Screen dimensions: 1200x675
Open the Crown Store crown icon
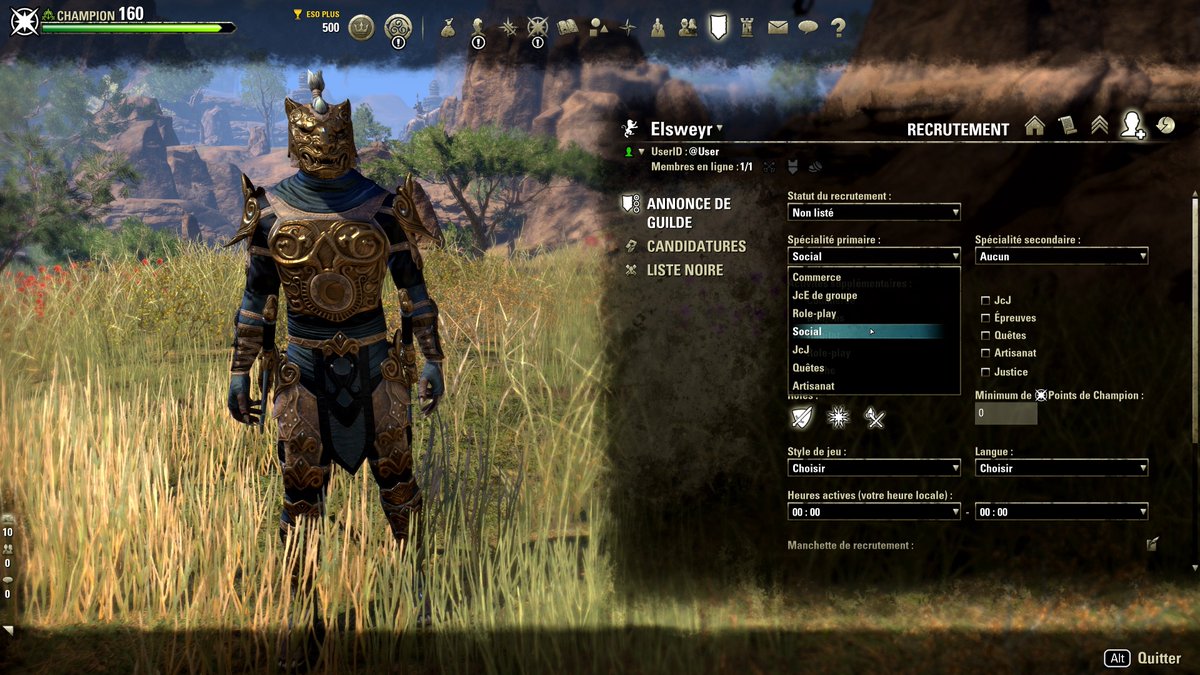[361, 28]
